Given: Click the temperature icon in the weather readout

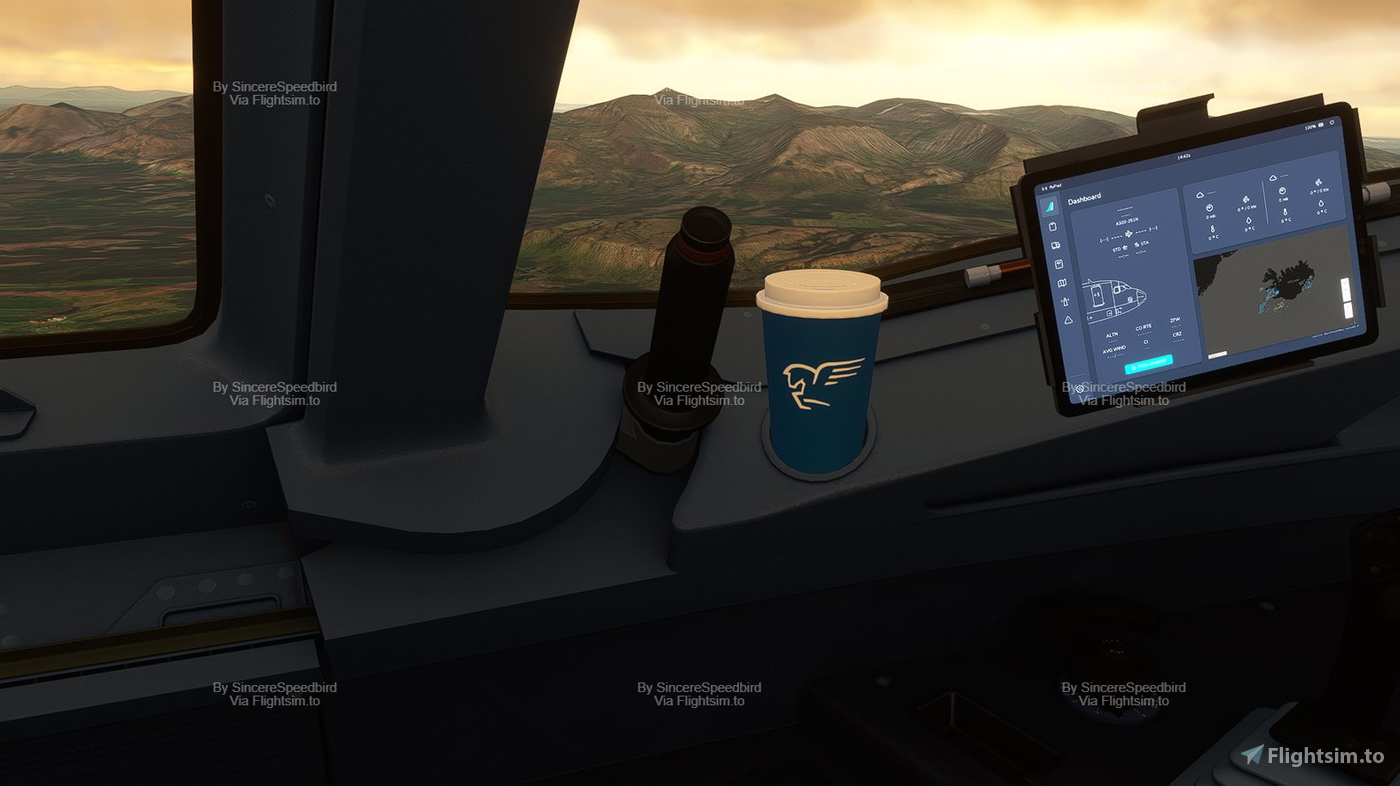Looking at the screenshot, I should pyautogui.click(x=1214, y=229).
